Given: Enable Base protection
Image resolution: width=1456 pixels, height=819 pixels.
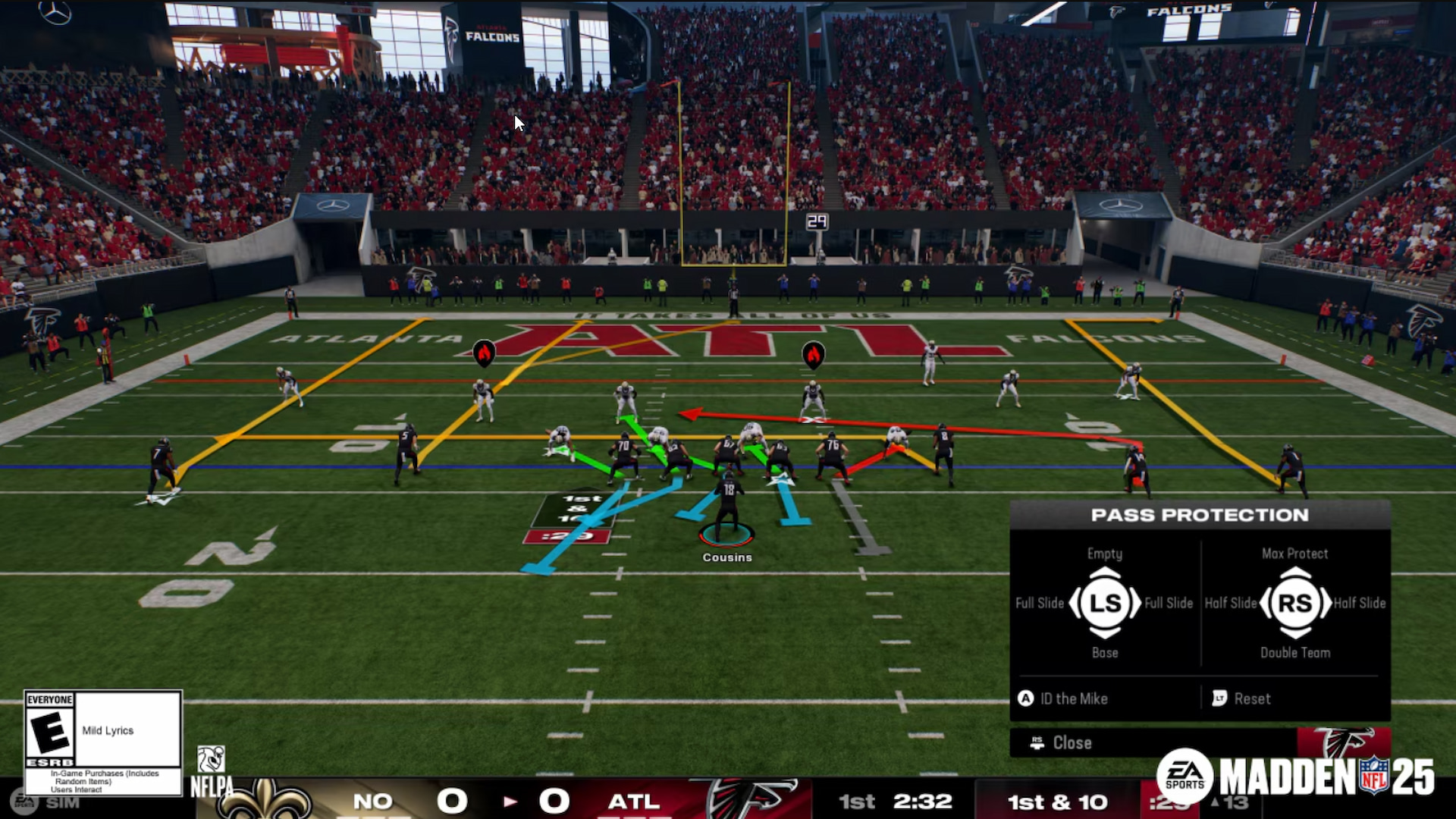Looking at the screenshot, I should point(1104,652).
